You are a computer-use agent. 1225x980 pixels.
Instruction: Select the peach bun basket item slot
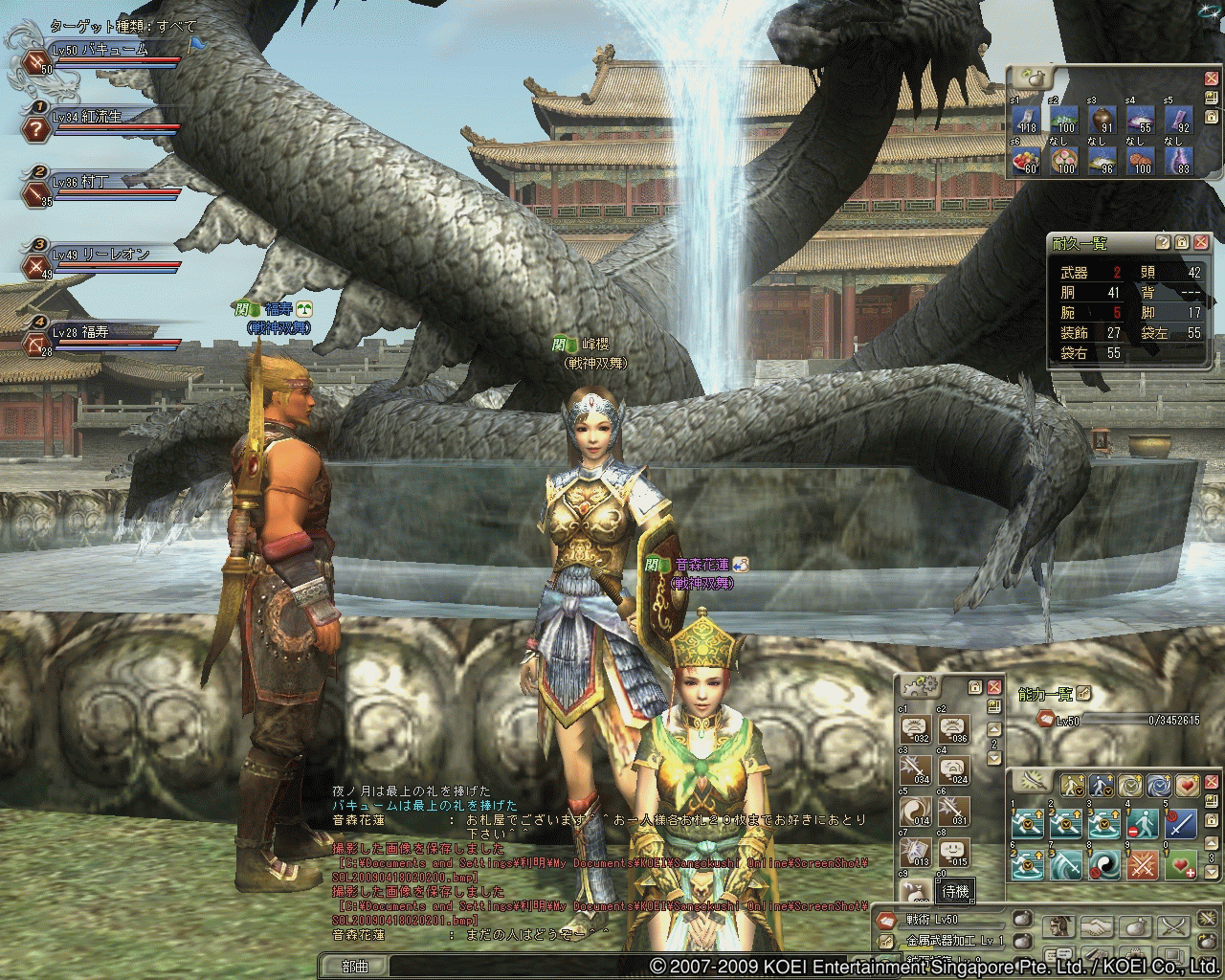point(1065,160)
